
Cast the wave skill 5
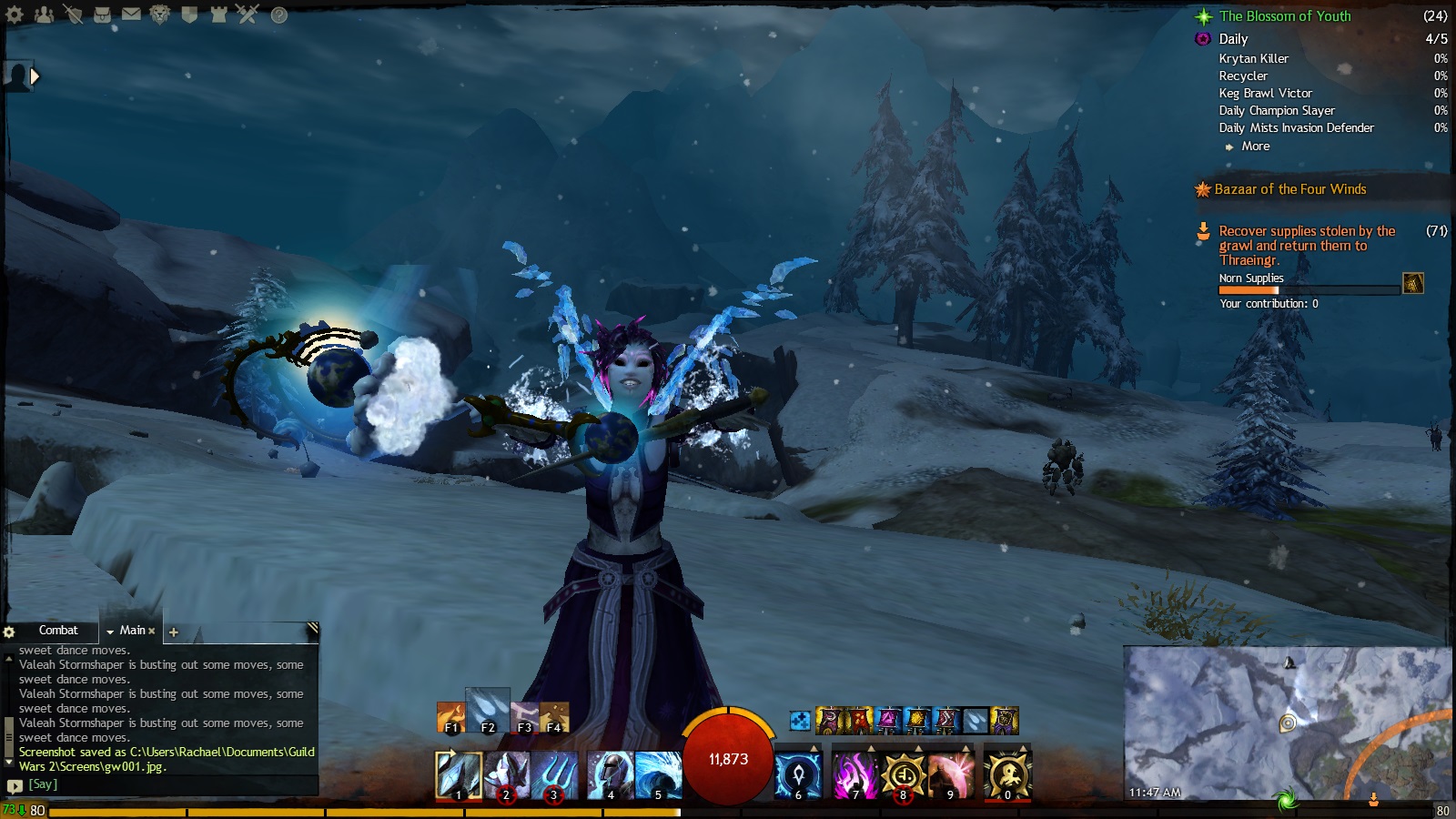(657, 775)
